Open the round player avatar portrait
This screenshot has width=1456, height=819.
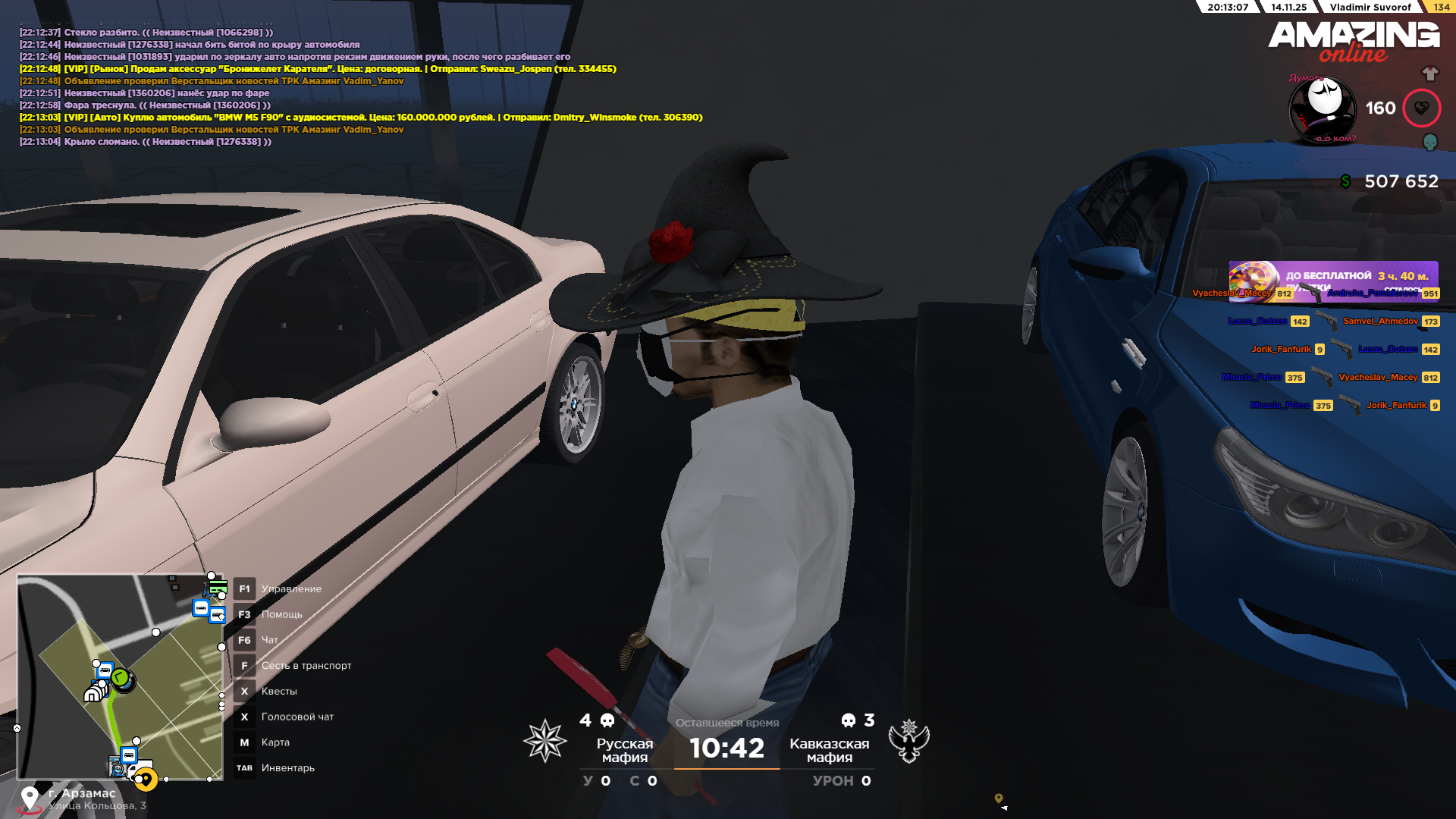point(1323,108)
